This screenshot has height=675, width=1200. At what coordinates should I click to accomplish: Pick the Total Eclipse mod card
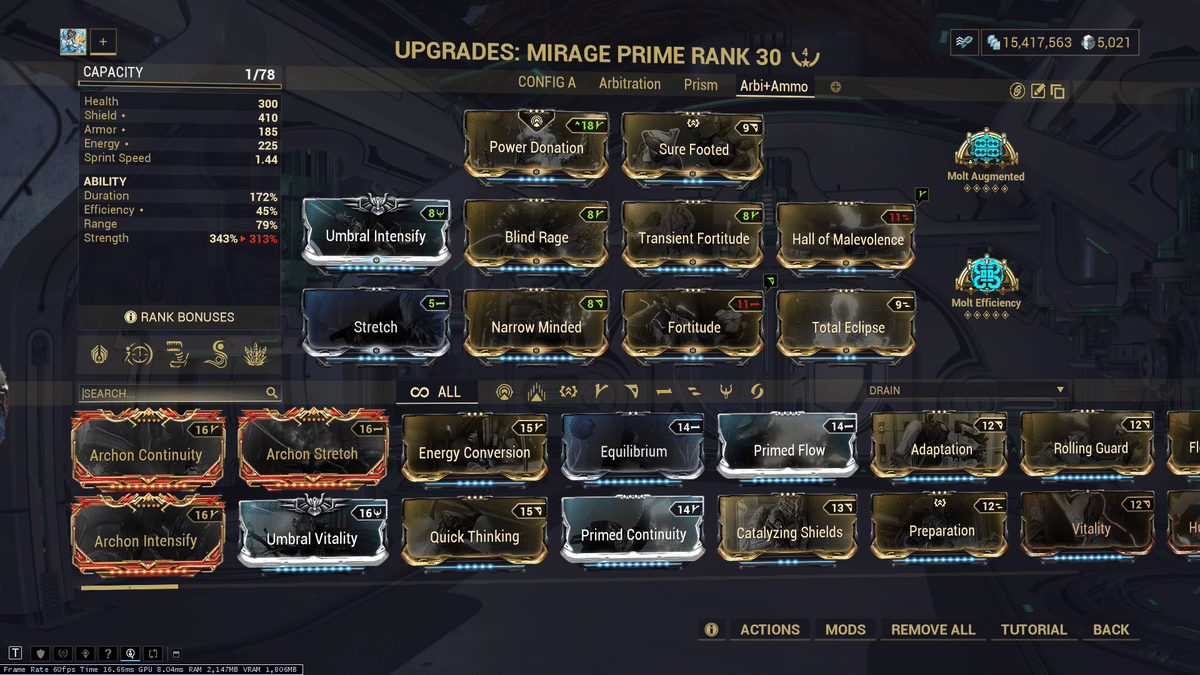(x=848, y=327)
